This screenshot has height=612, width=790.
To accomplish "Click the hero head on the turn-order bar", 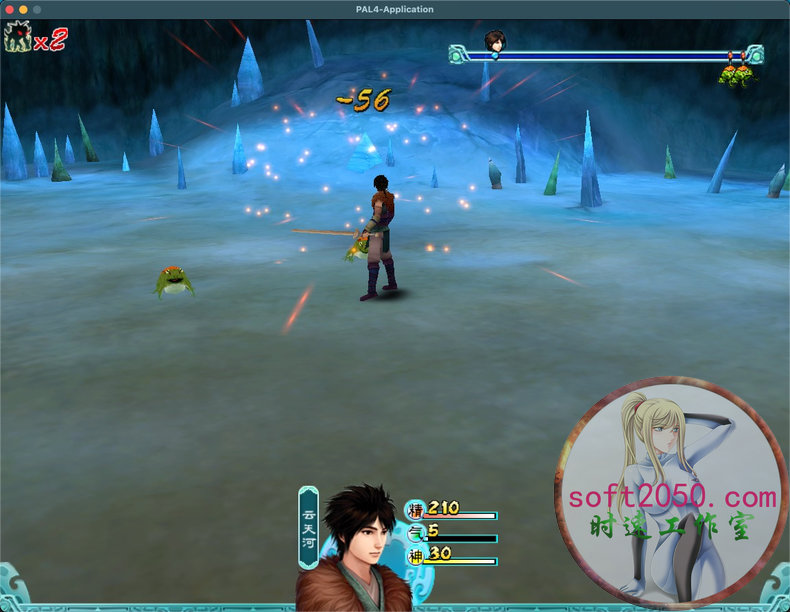I will coord(494,41).
